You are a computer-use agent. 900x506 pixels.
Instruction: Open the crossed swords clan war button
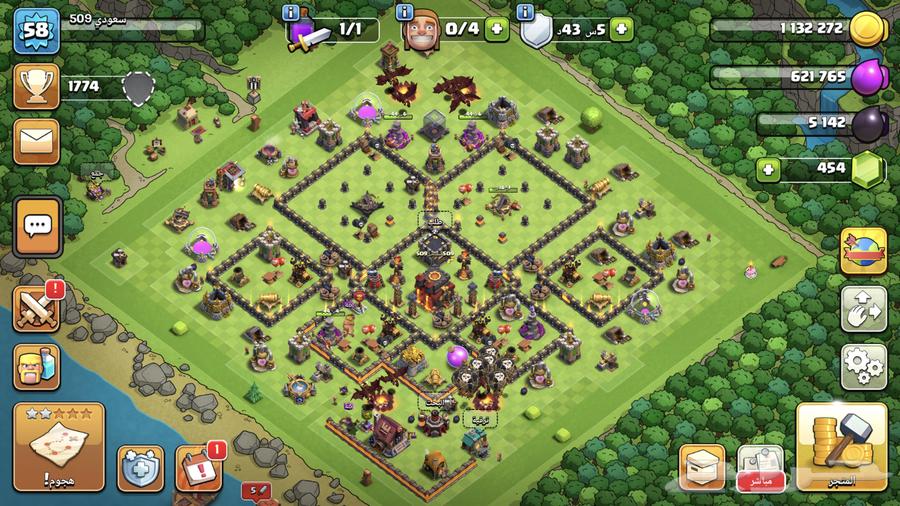pos(37,308)
